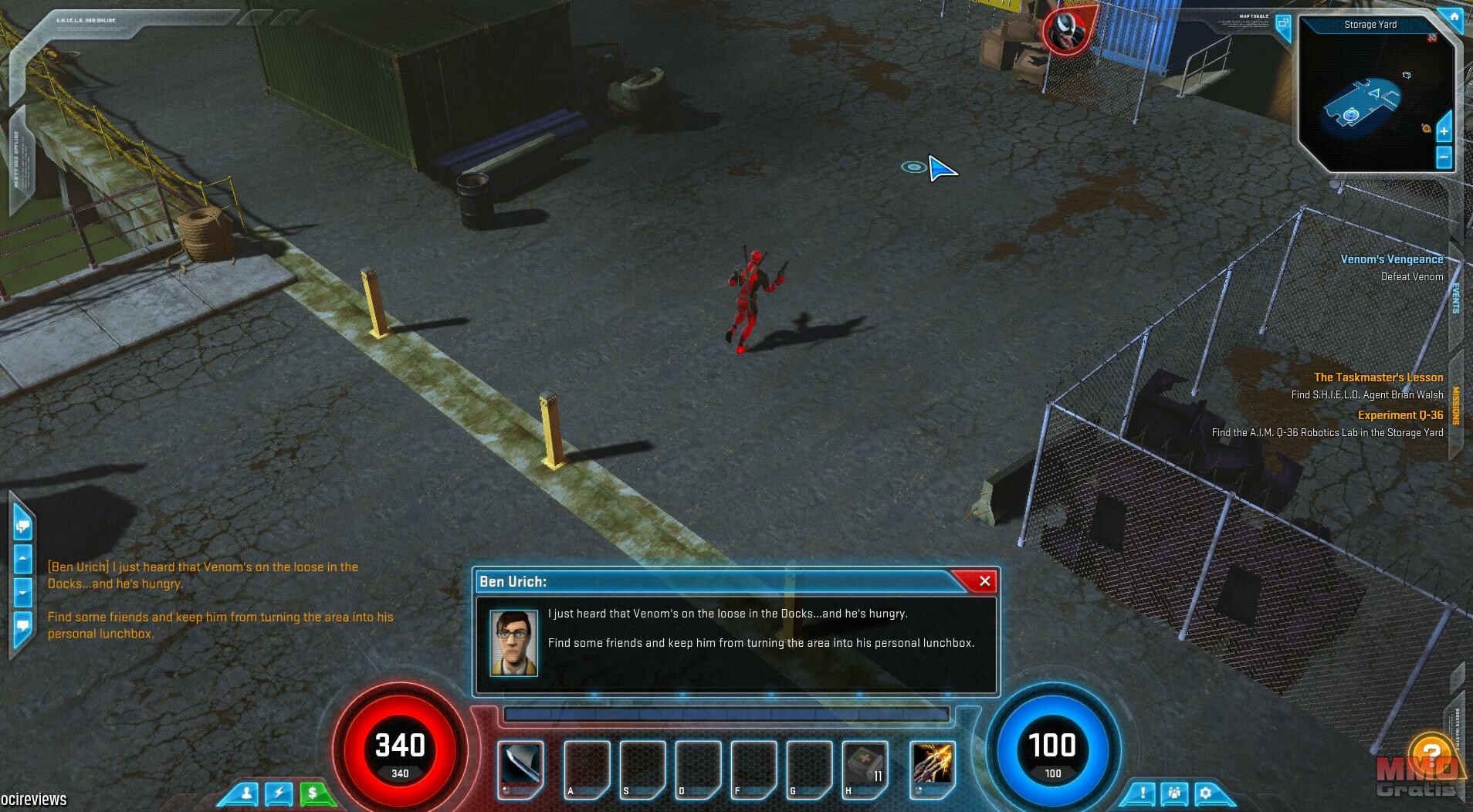
Task: Open the character profile button
Action: 247,793
